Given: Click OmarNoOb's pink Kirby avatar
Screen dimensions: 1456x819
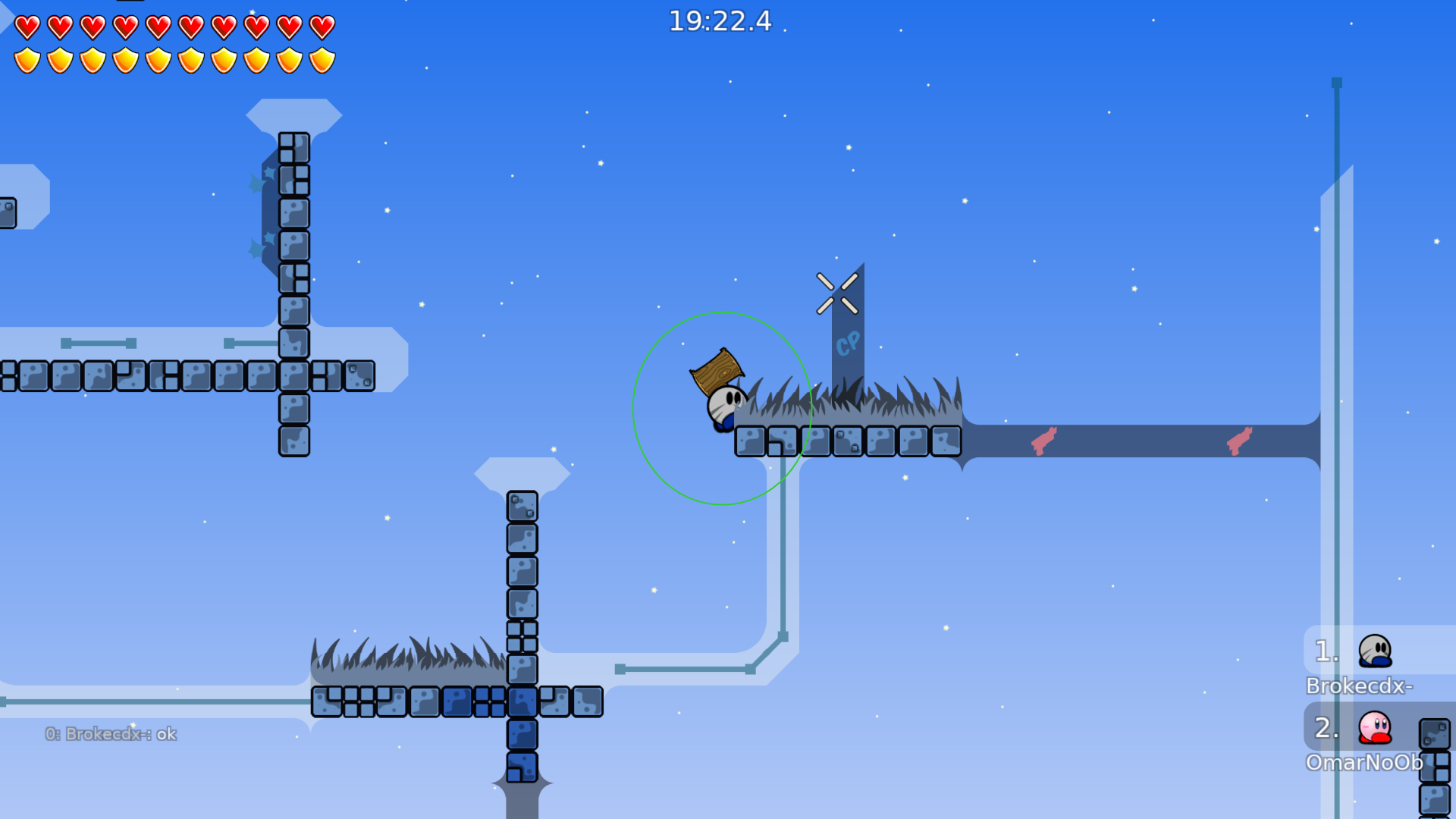Looking at the screenshot, I should 1373,727.
